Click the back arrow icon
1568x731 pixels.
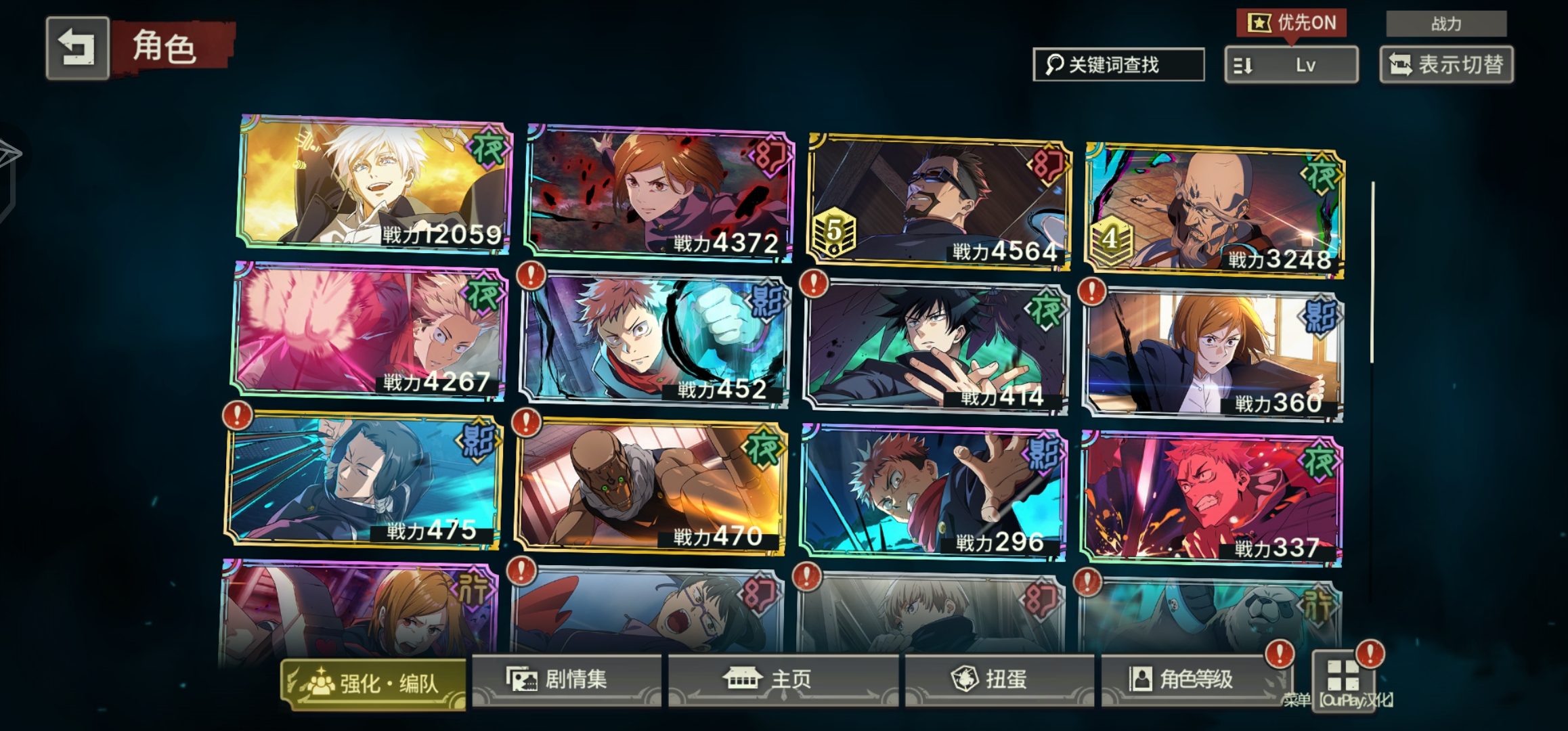pos(77,49)
